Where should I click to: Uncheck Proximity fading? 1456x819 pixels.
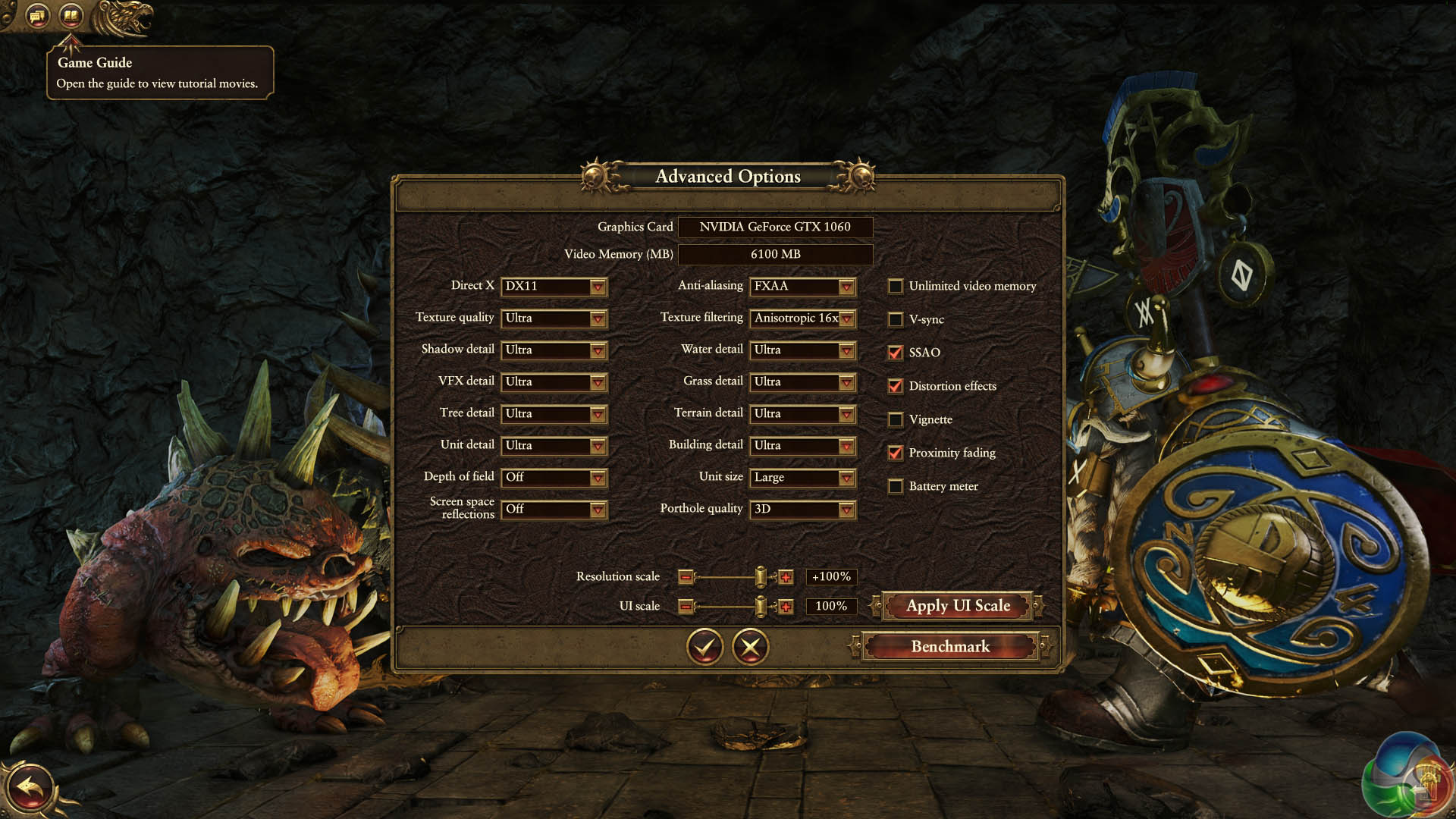896,453
